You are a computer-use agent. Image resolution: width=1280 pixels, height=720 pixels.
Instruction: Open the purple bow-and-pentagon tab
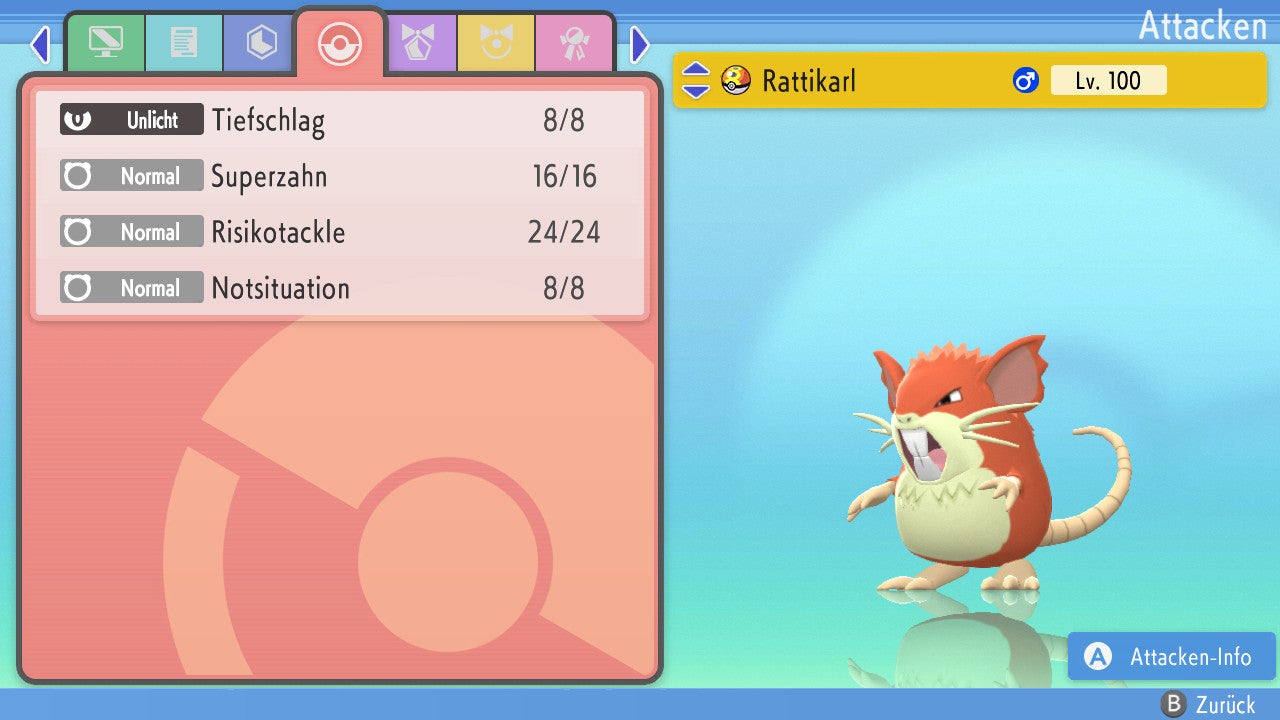pos(420,42)
